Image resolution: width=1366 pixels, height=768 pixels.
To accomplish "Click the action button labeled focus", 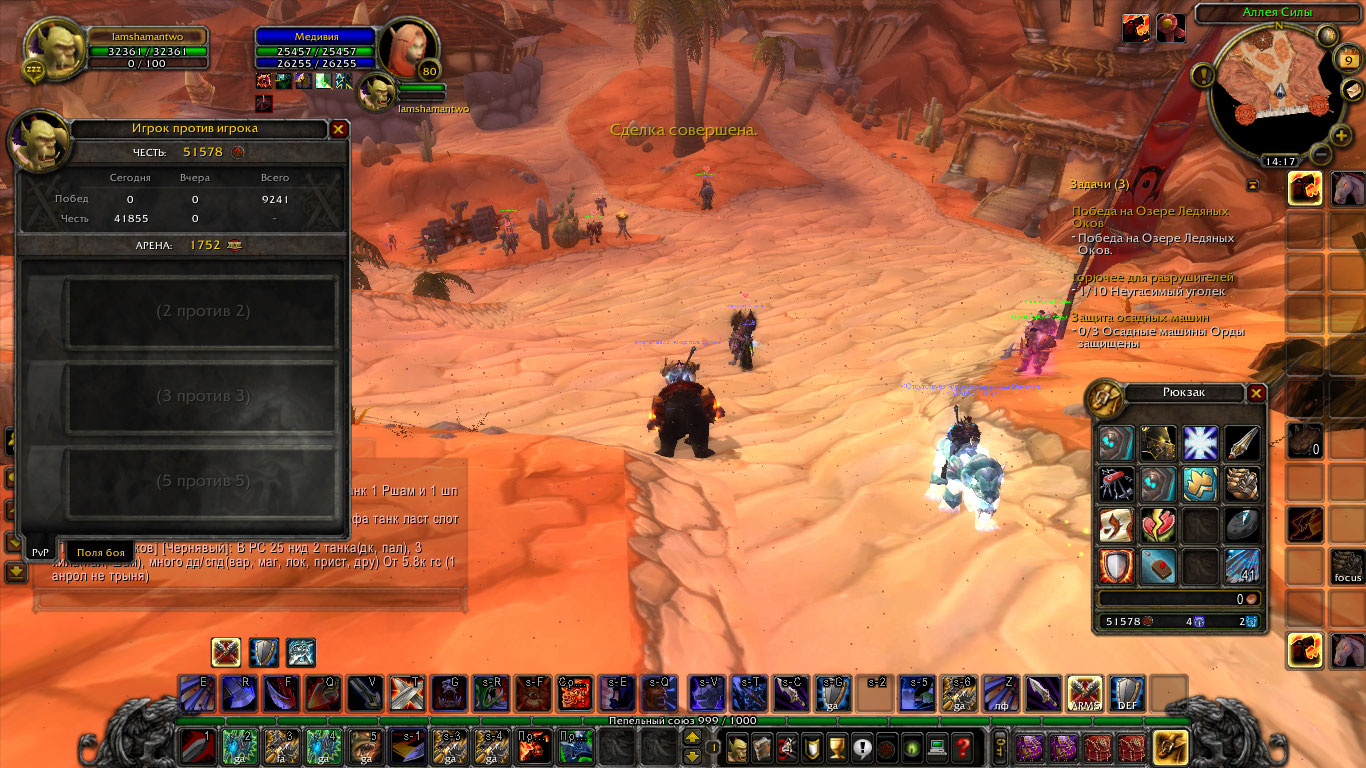I will point(1347,568).
